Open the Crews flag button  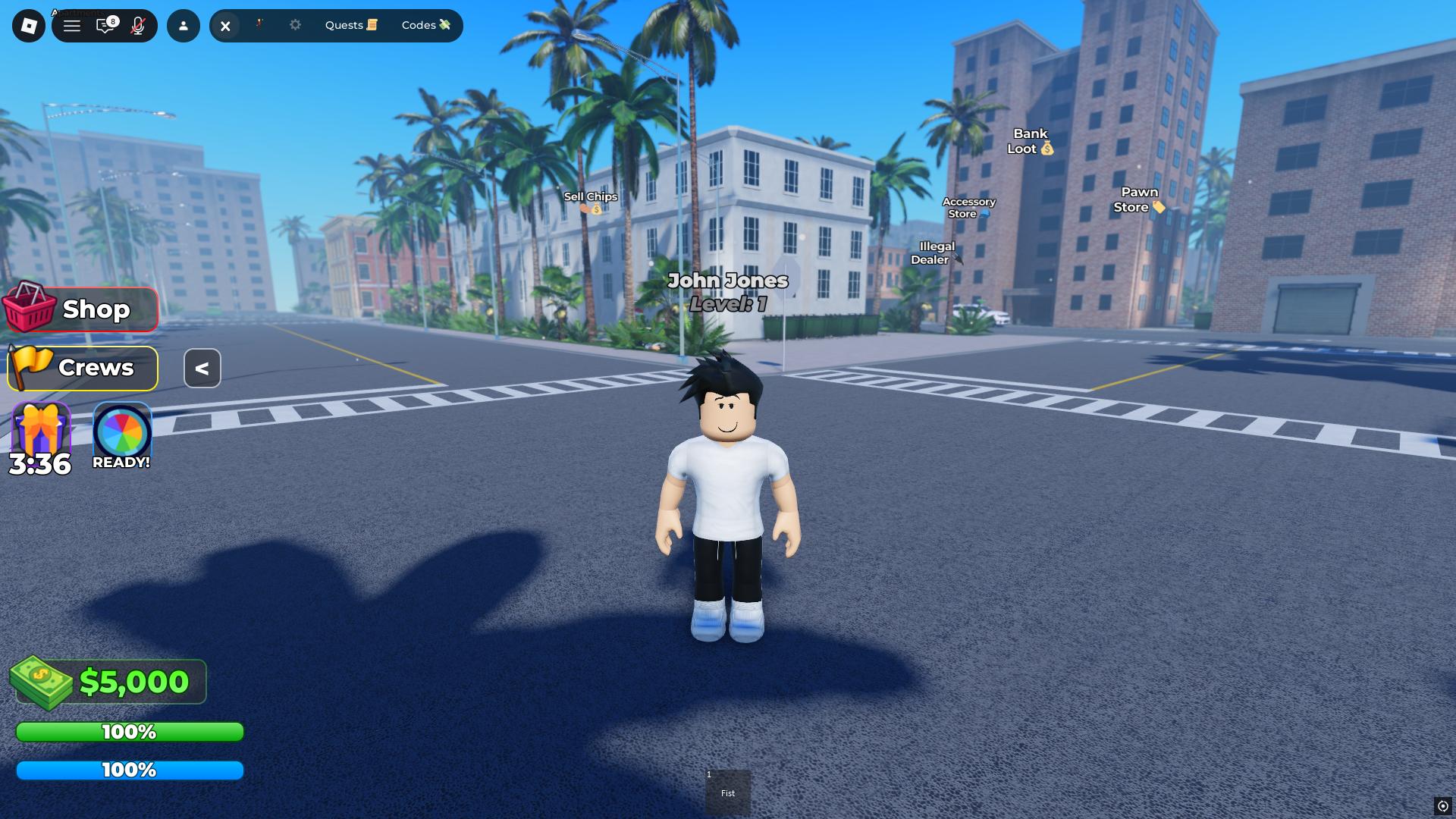[x=82, y=368]
